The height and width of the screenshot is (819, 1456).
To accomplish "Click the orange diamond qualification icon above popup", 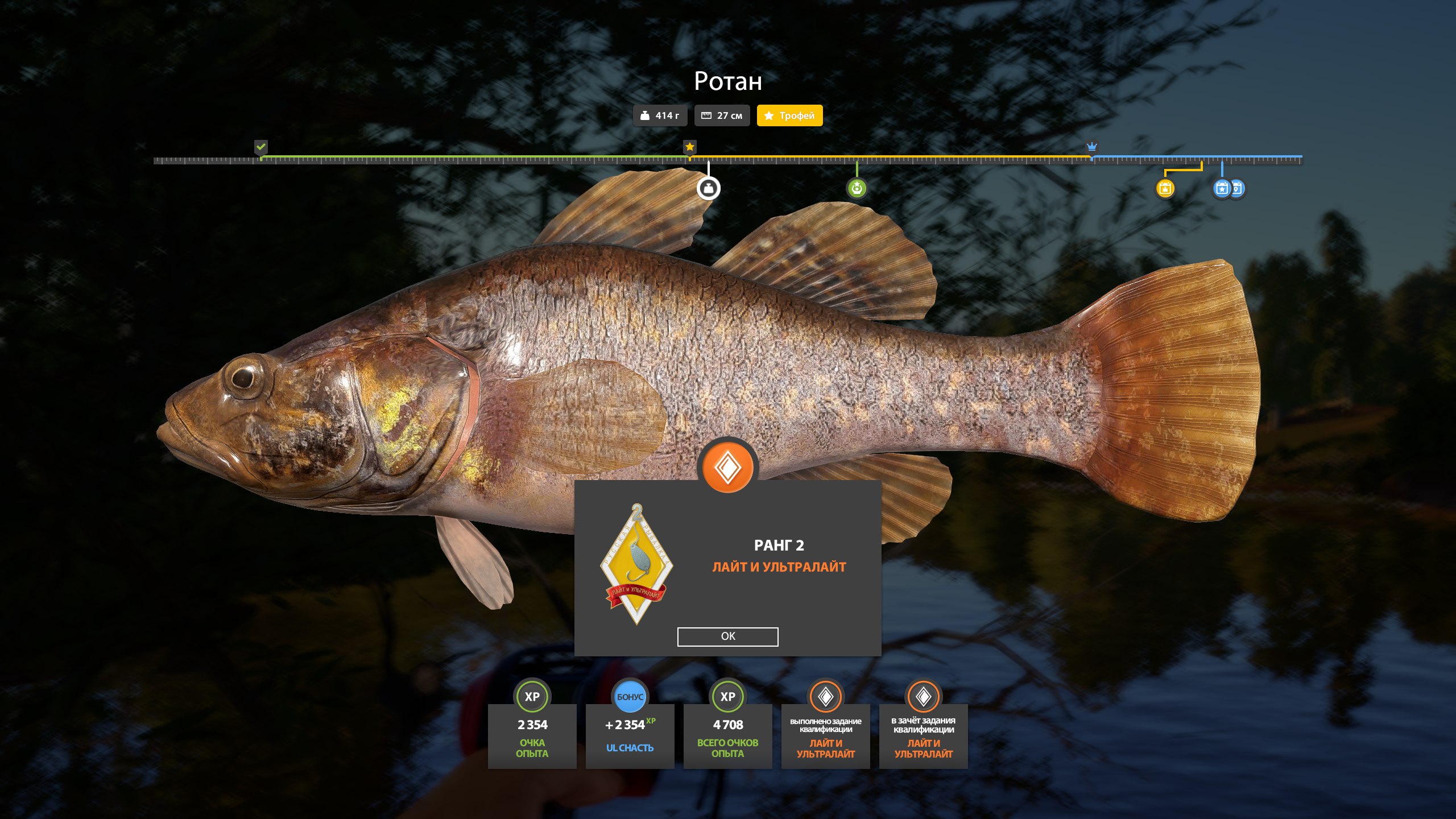I will click(727, 468).
